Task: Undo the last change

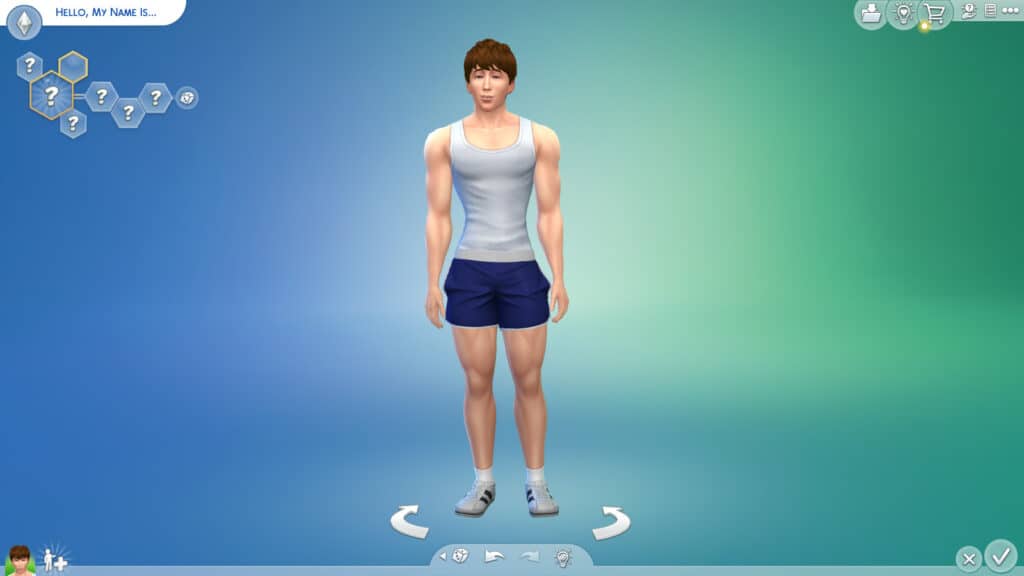Action: coord(494,556)
